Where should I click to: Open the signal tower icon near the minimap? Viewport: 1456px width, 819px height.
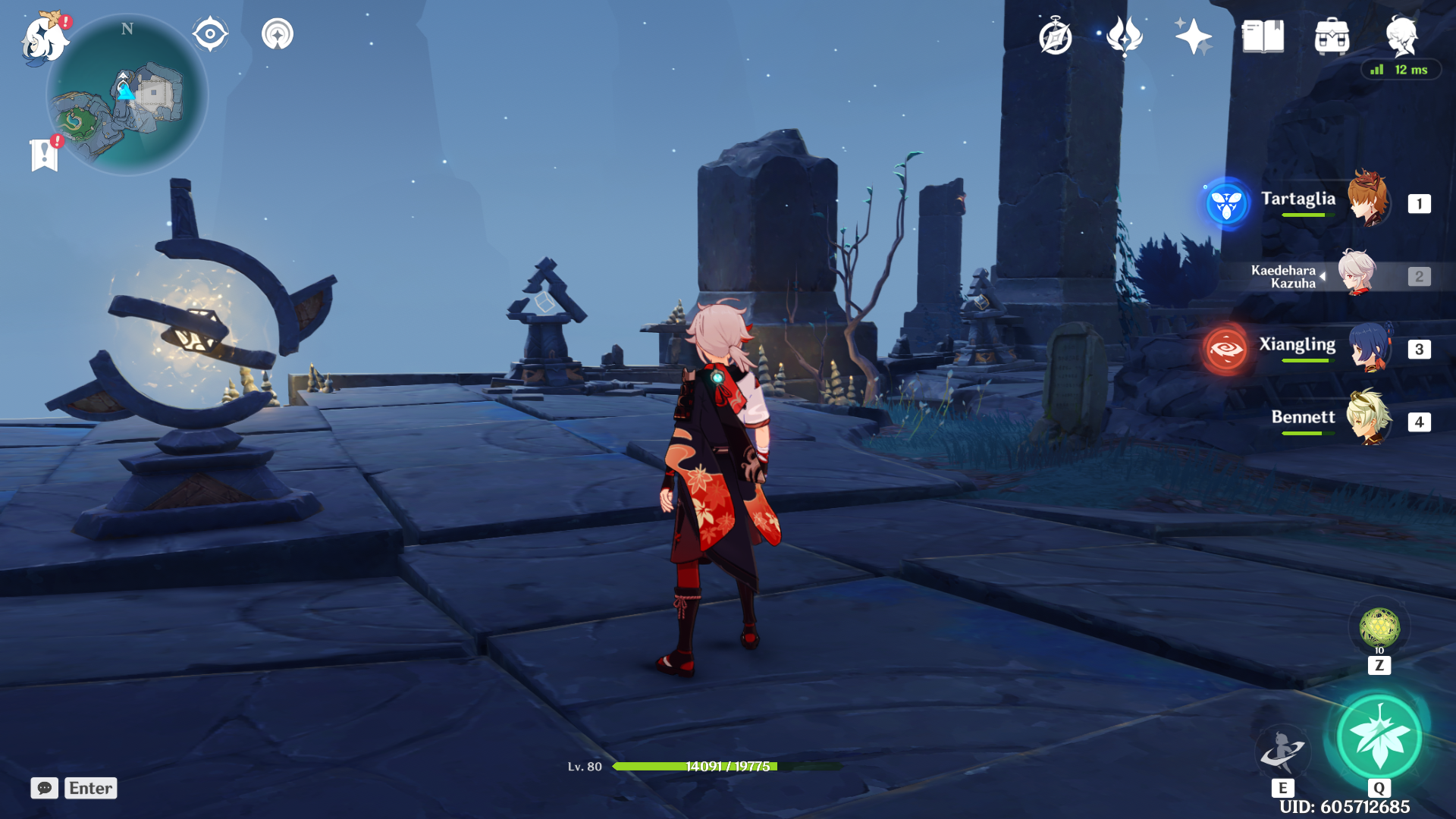click(x=278, y=34)
